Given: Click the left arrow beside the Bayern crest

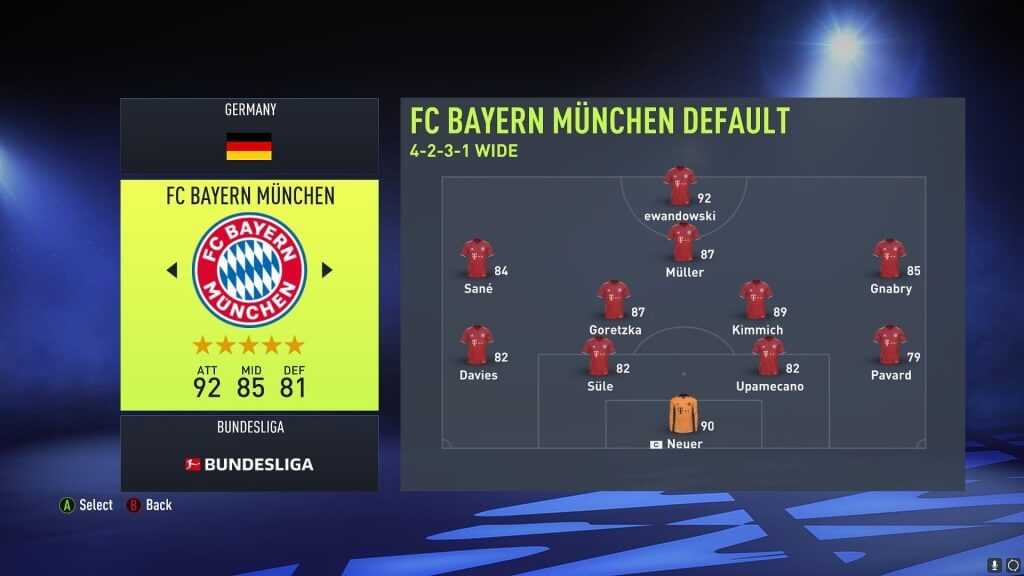Looking at the screenshot, I should point(171,270).
